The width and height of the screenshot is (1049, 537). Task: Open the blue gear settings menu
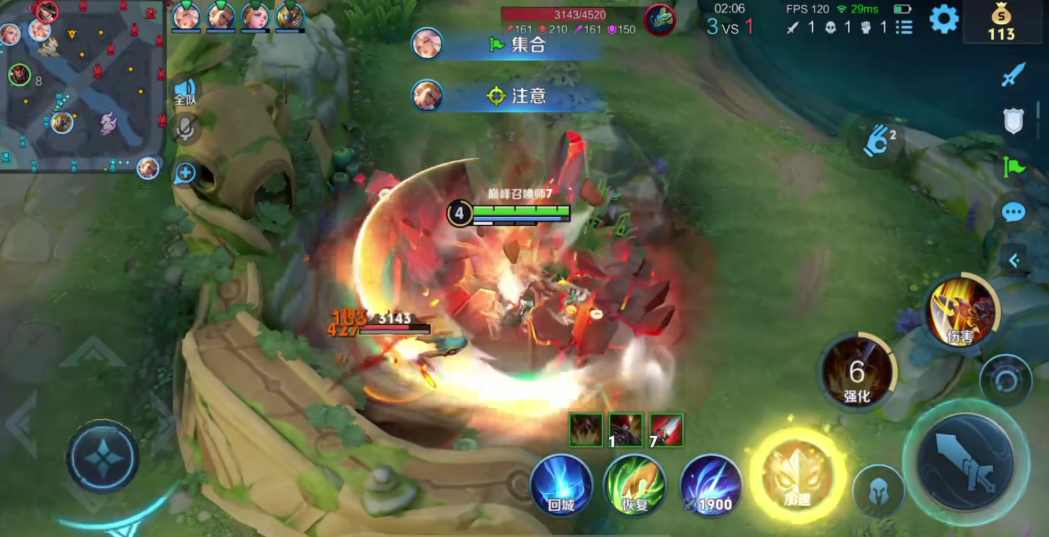click(943, 19)
